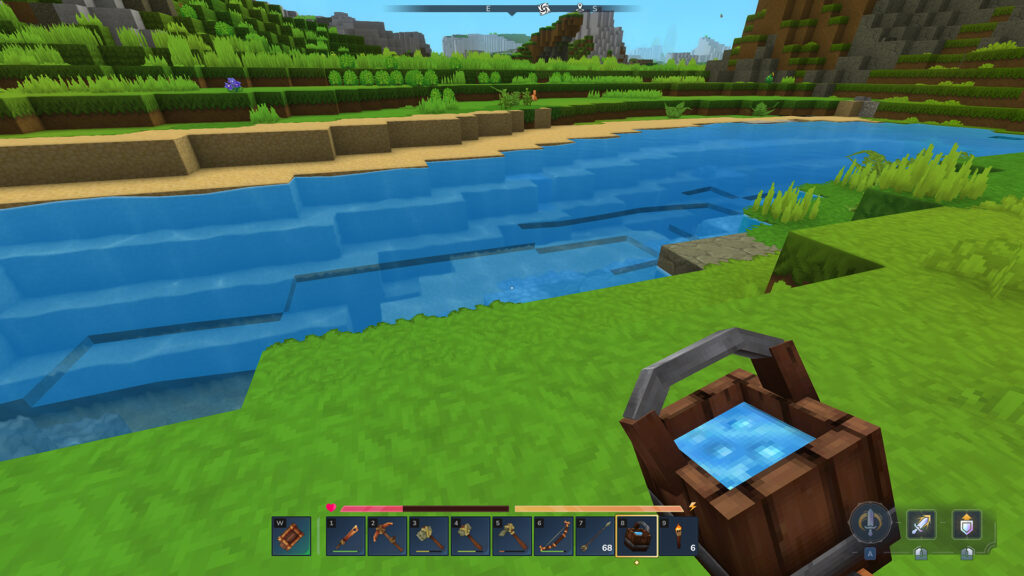Equip the wooden club in slot 1

345,536
